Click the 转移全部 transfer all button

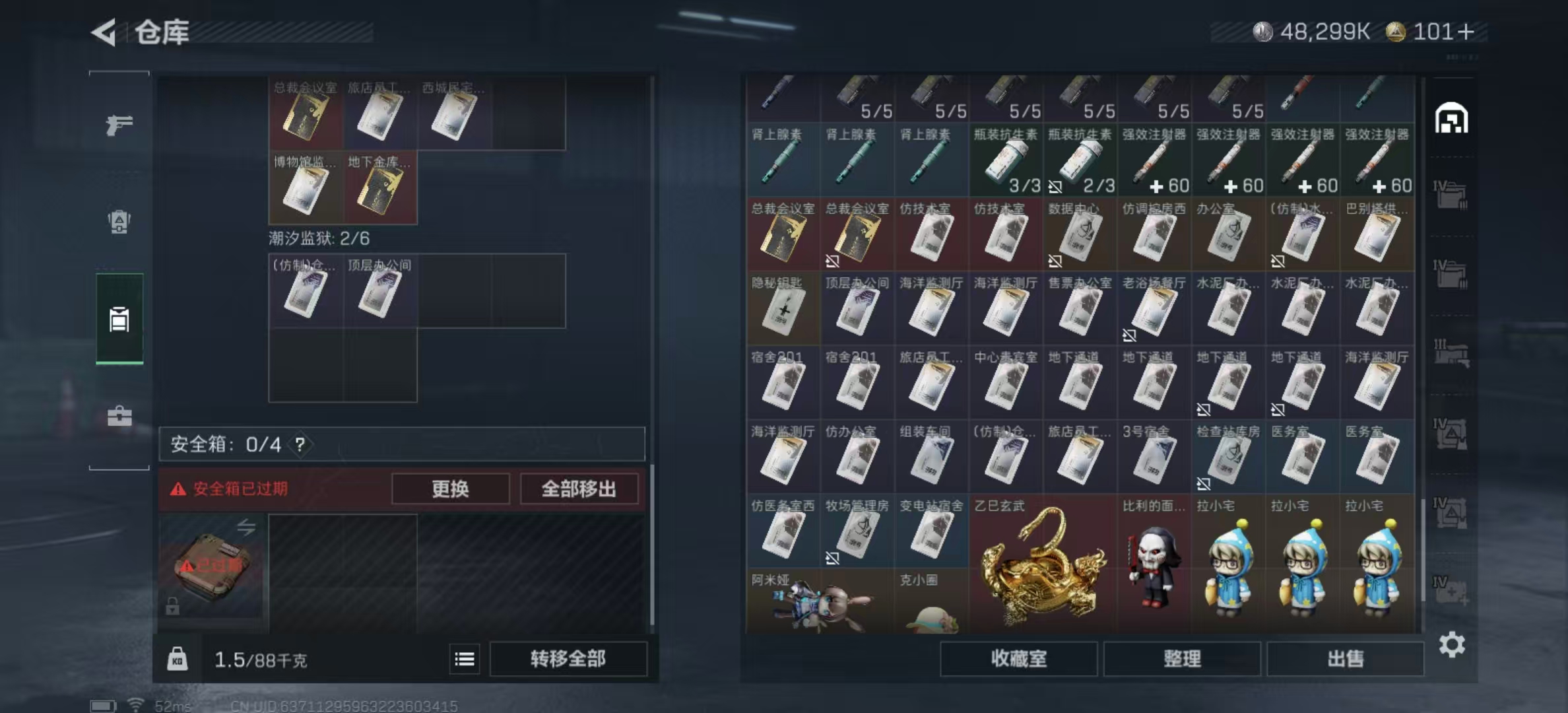[568, 658]
